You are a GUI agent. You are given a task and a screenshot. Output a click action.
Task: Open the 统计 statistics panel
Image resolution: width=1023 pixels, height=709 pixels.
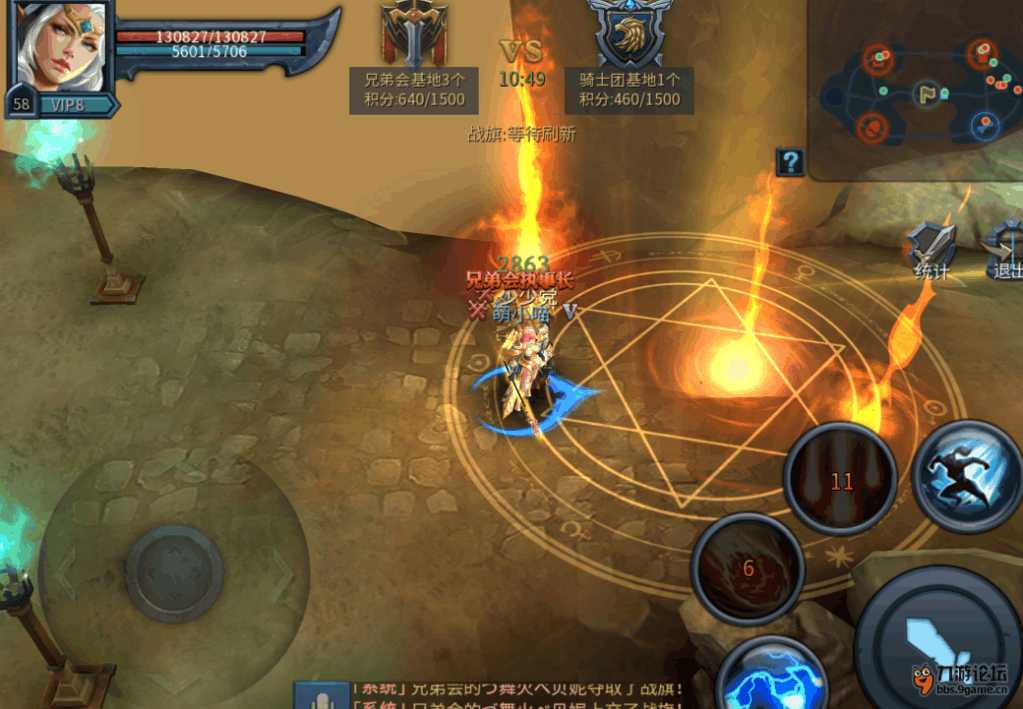[932, 250]
